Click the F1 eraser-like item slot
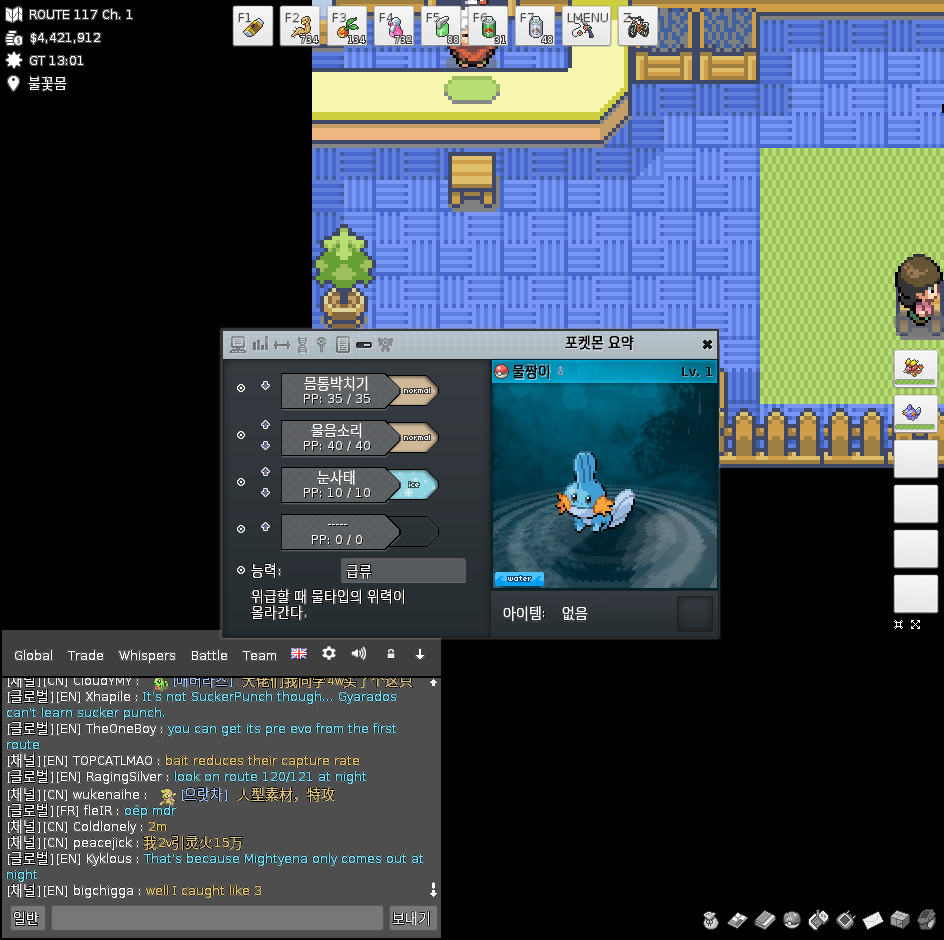Screen dimensions: 944x940 [253, 26]
